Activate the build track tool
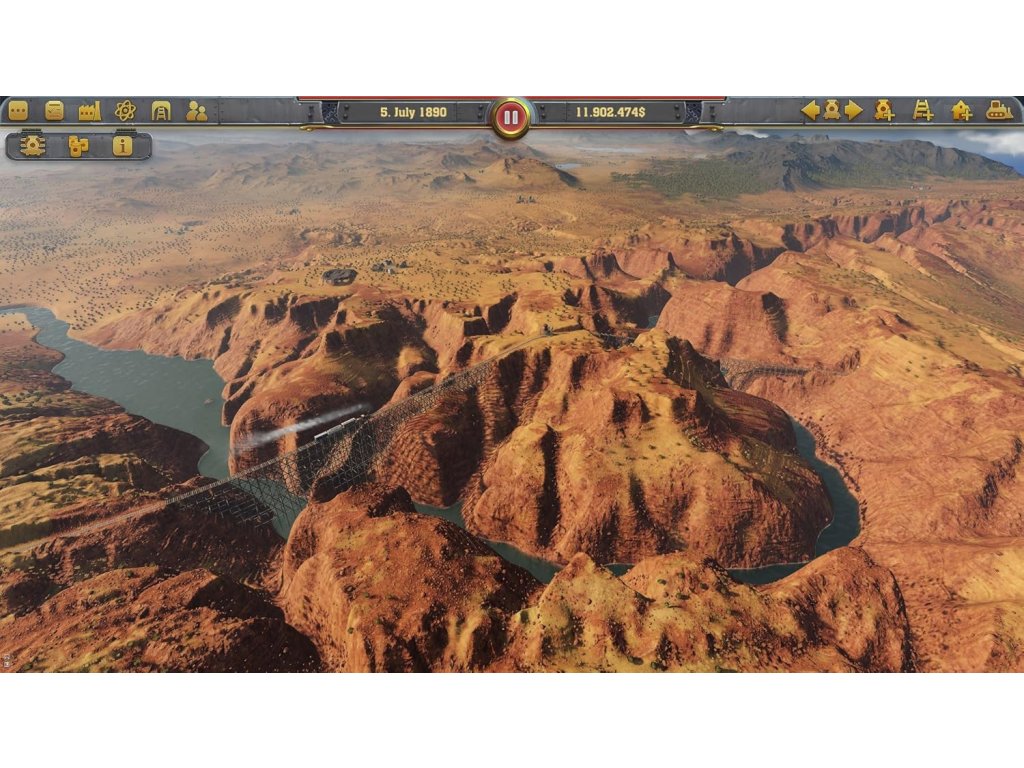Image resolution: width=1024 pixels, height=768 pixels. click(922, 111)
